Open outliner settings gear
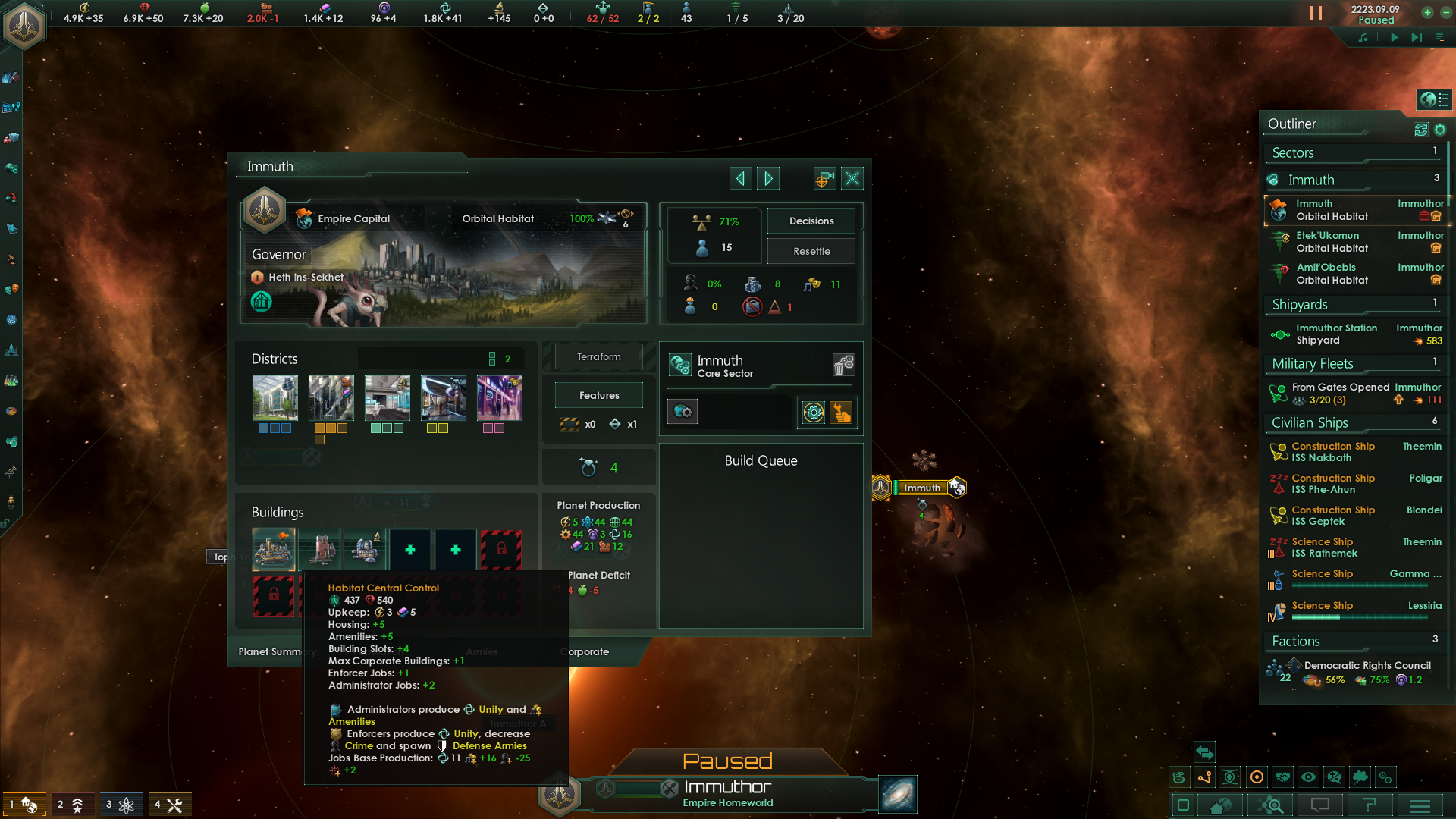Screen dimensions: 1456x819 (1440, 130)
